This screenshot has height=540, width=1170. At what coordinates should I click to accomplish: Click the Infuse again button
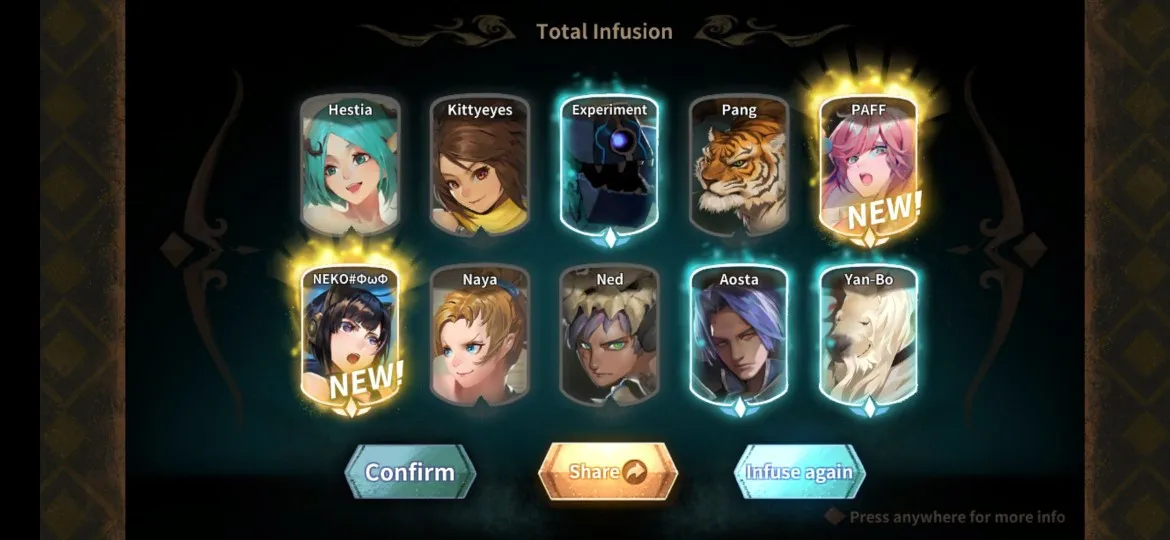click(799, 472)
